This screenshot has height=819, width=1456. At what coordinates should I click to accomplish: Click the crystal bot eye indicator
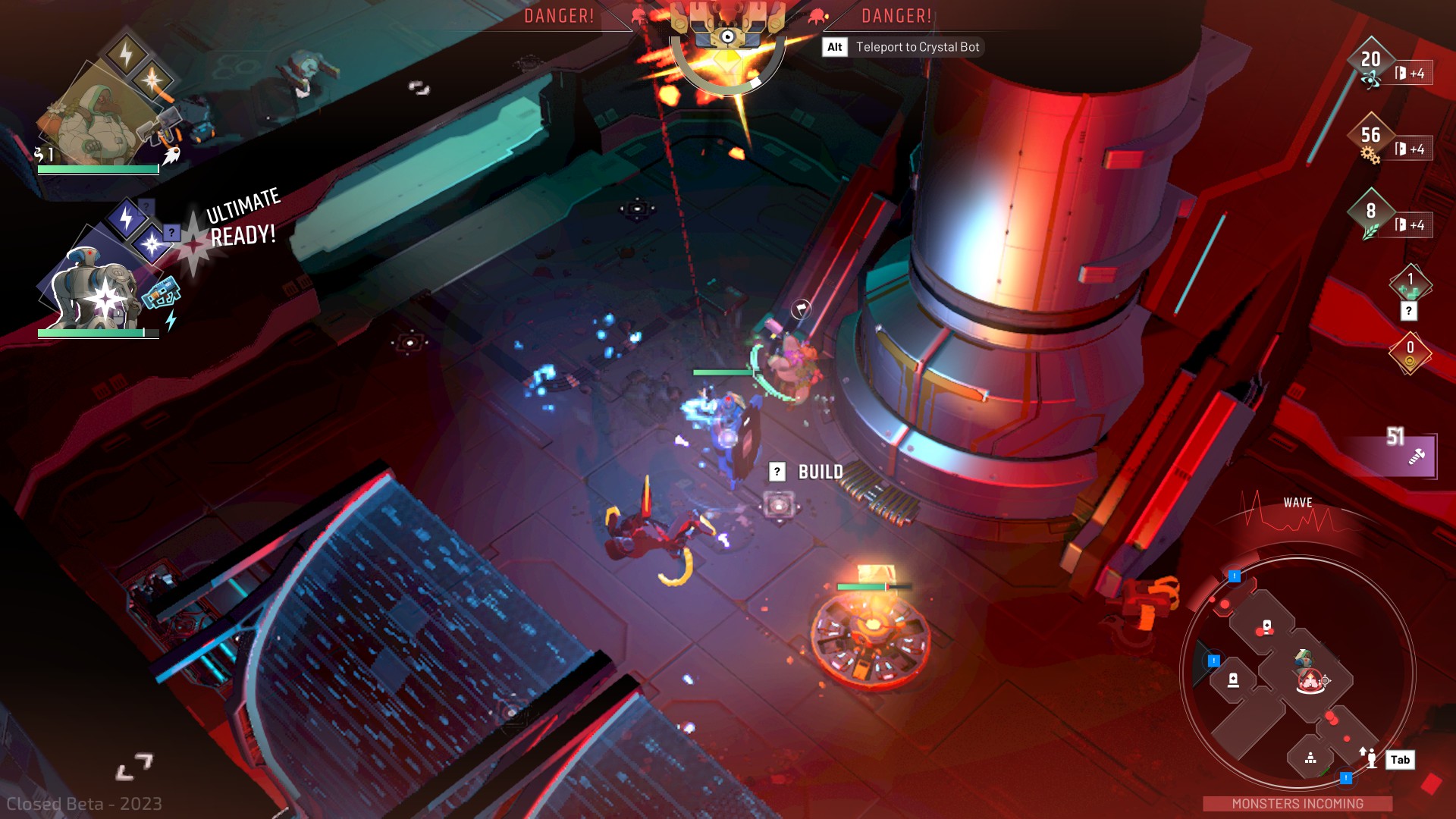pos(728,36)
